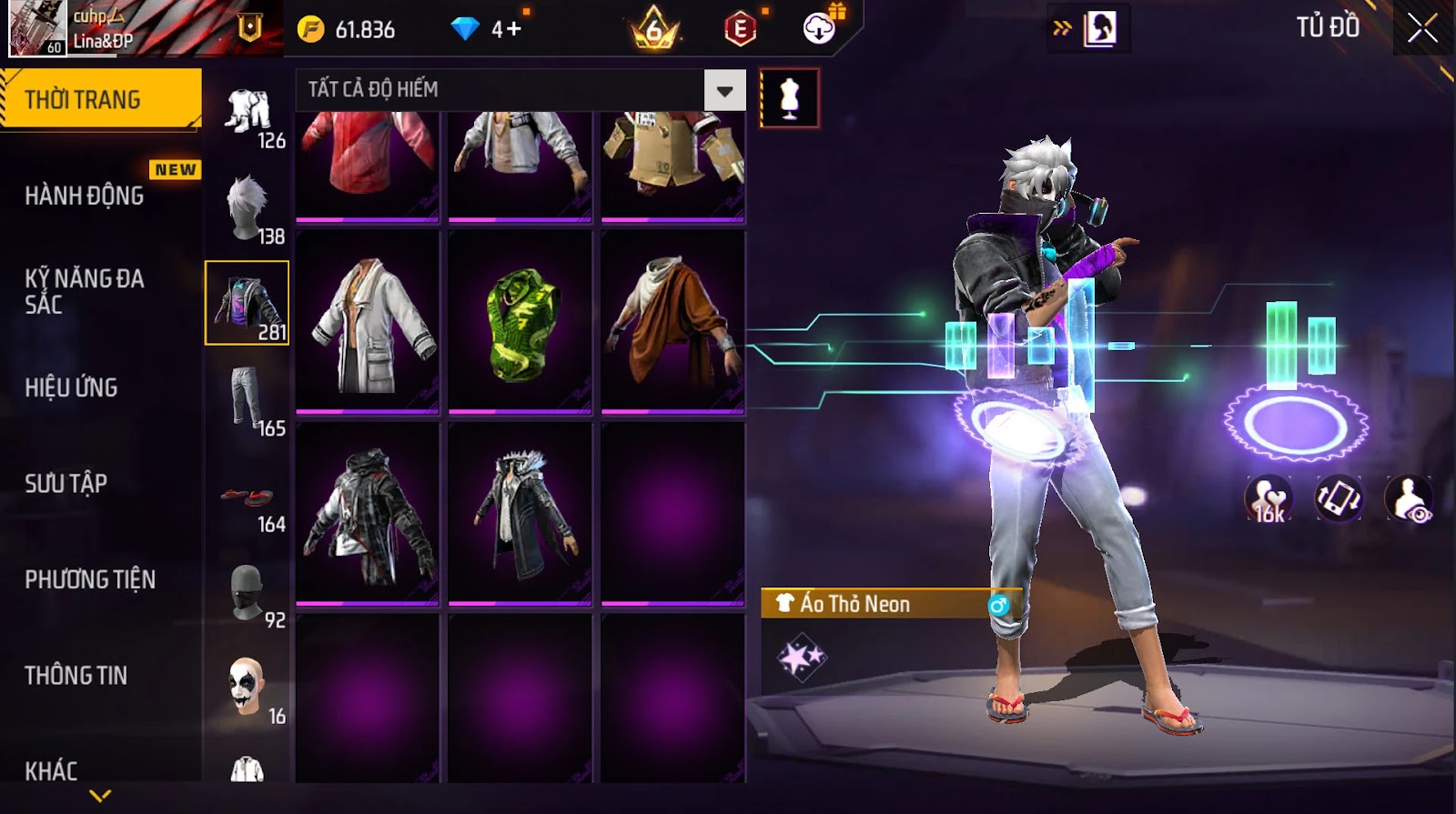
Task: Click the mannequin outfit preset button
Action: [789, 98]
